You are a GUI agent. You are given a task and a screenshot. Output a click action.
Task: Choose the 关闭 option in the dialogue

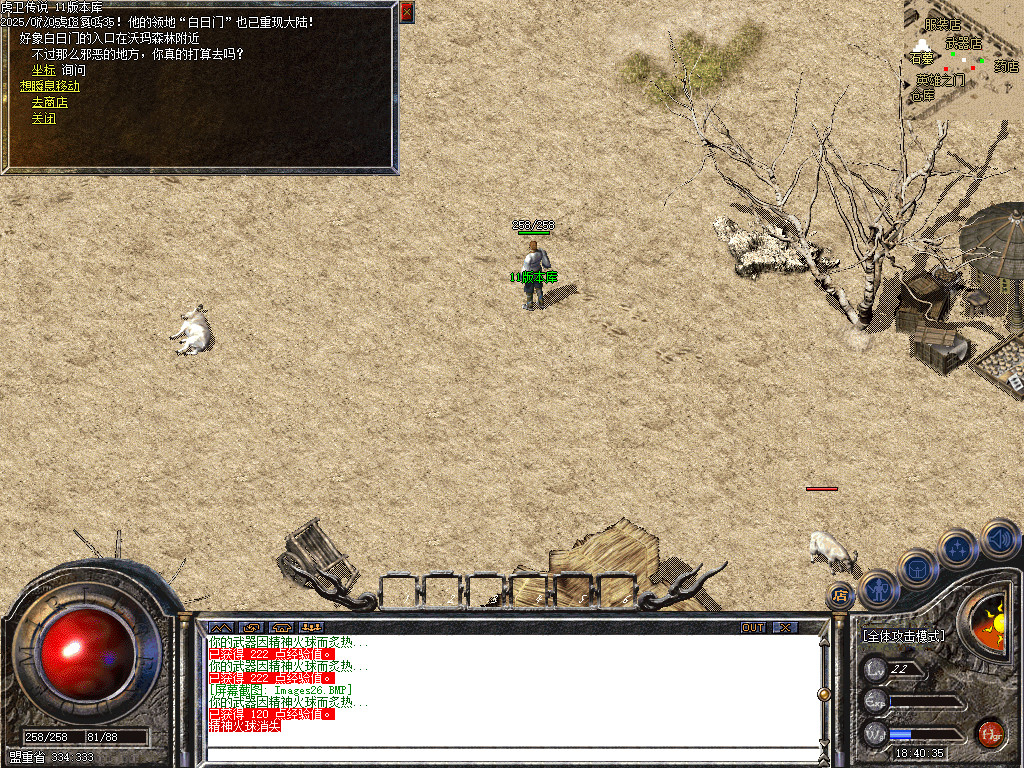pos(43,118)
